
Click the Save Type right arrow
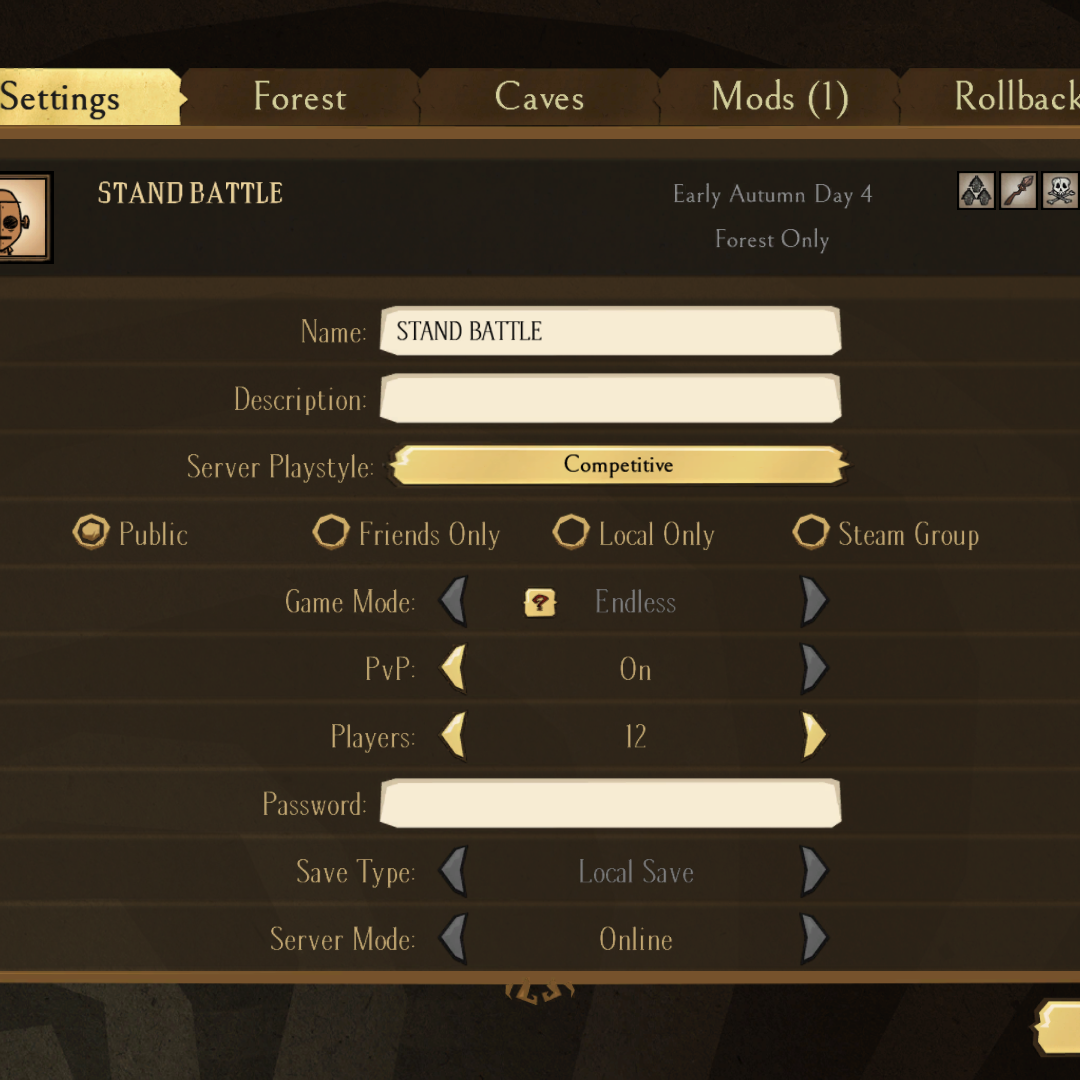pos(814,872)
